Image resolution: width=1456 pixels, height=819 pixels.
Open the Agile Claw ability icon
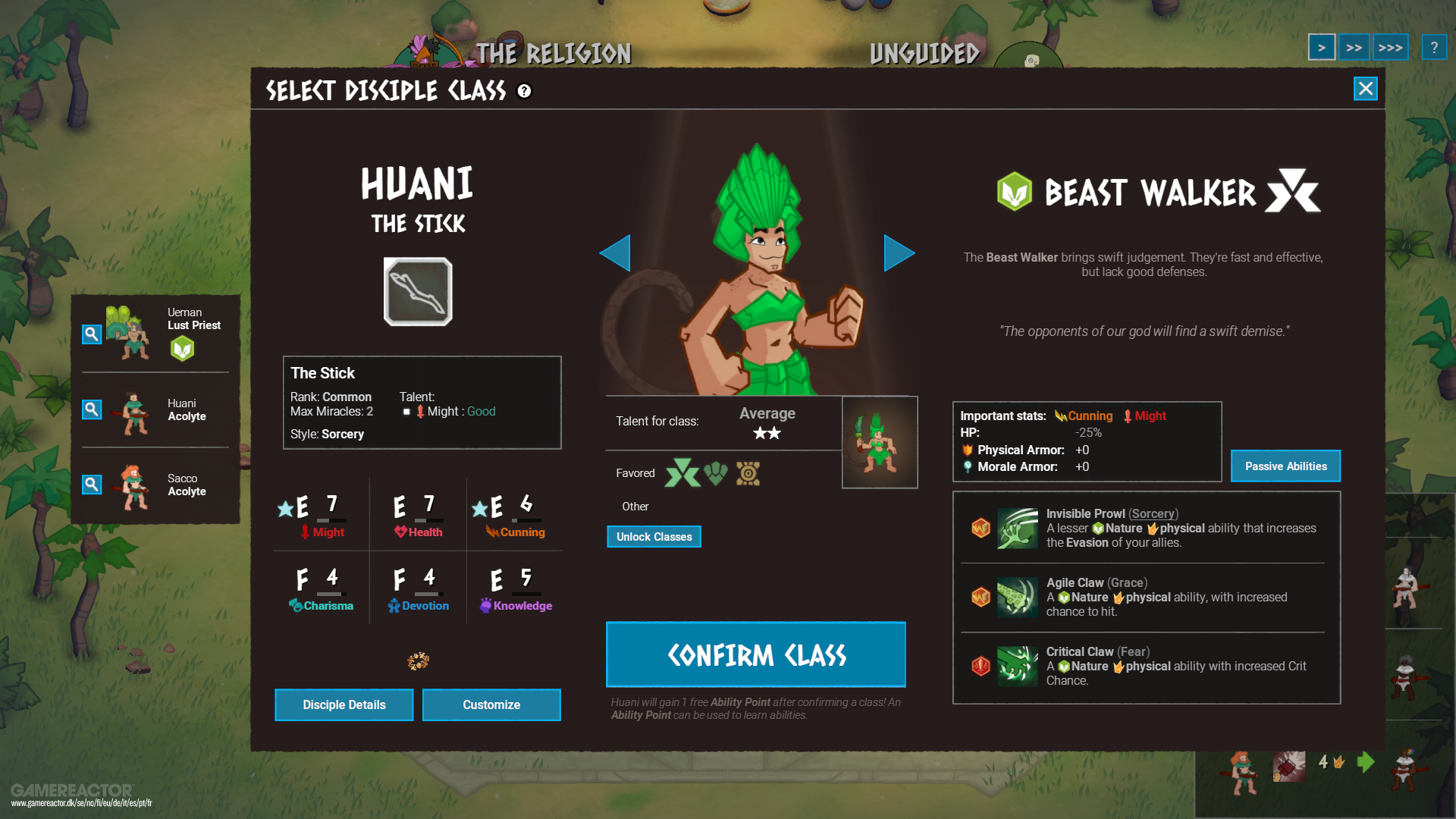click(x=1017, y=598)
